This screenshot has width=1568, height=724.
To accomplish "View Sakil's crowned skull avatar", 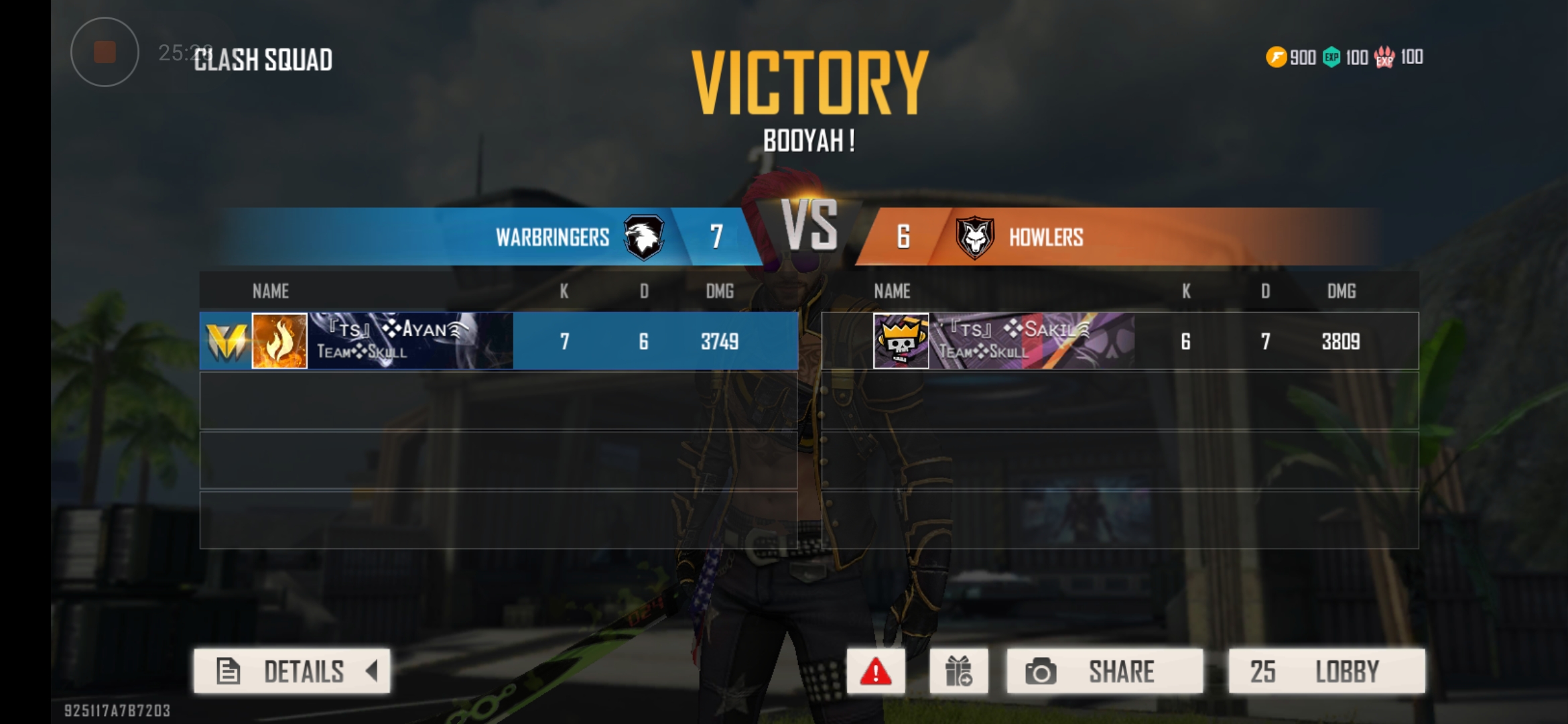I will click(901, 341).
